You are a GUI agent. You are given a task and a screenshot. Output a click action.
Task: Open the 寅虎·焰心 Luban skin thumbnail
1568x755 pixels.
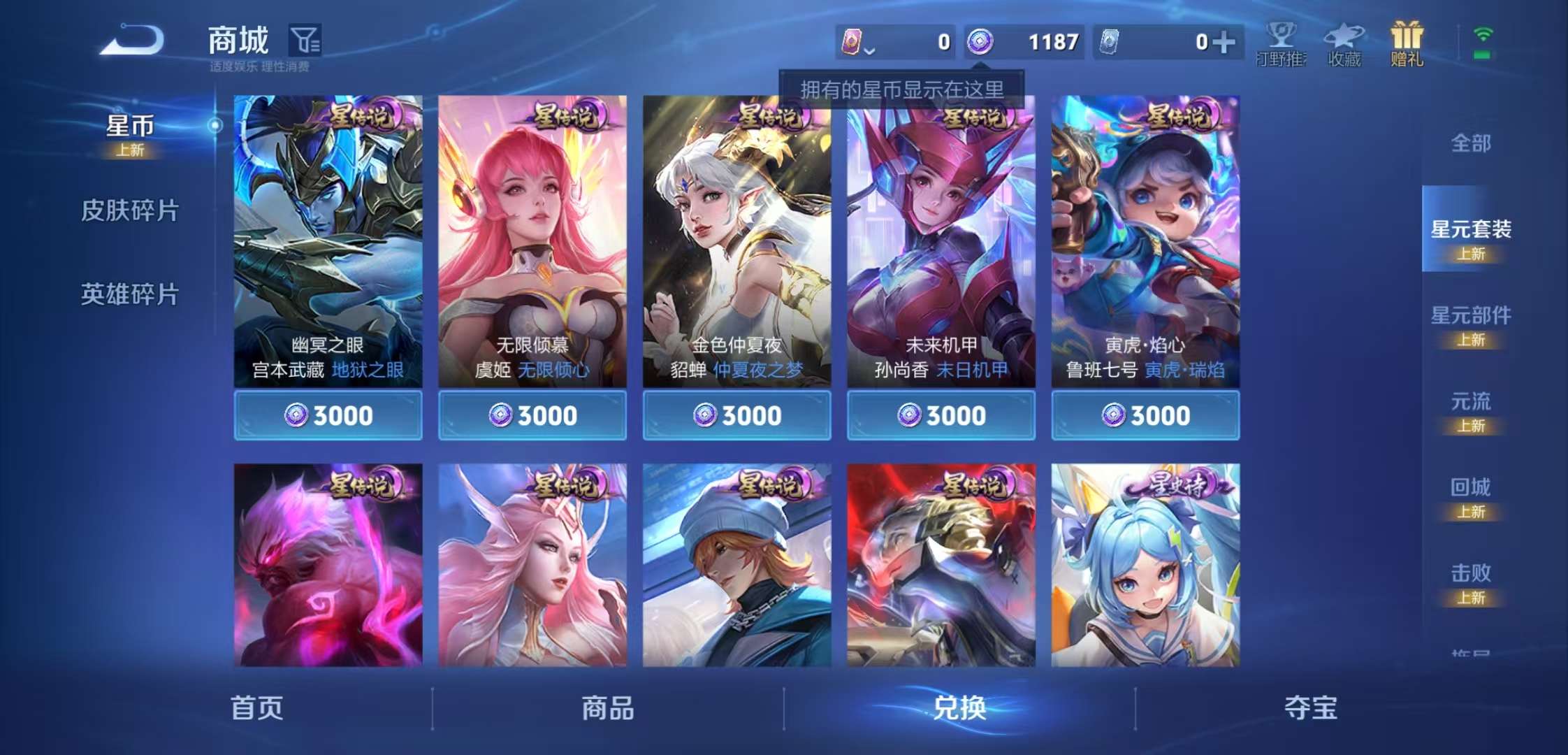(1143, 231)
